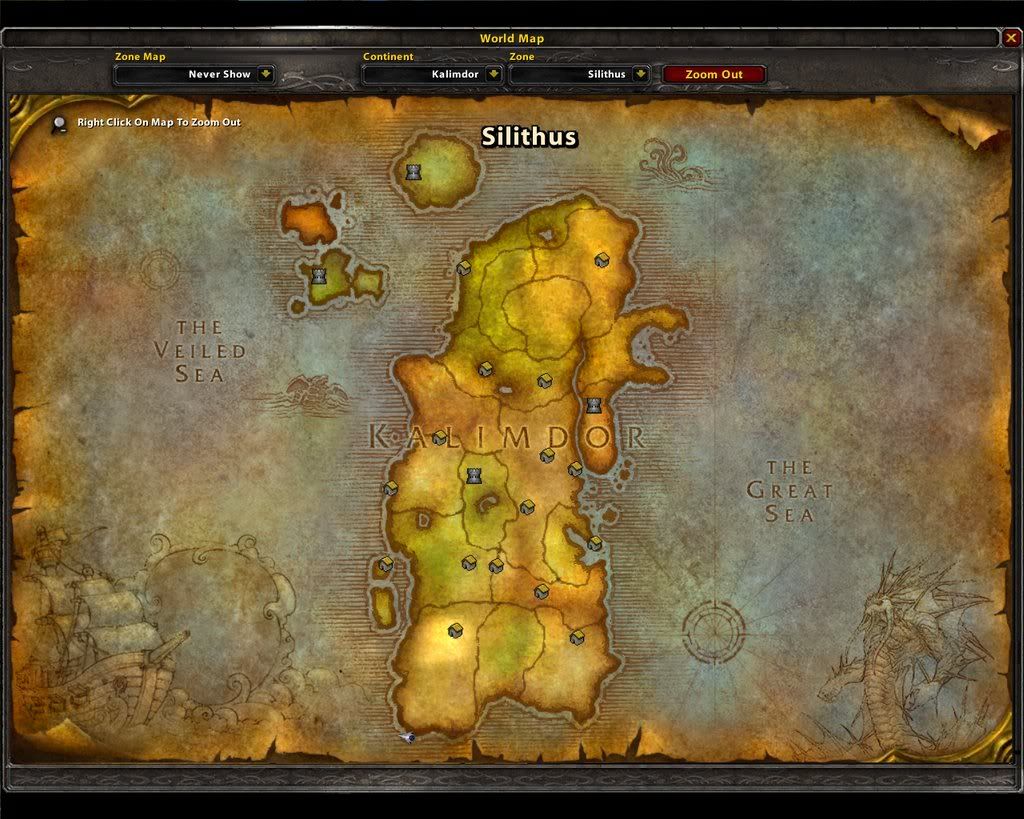Click the magnifying glass zoom-out icon

click(x=60, y=123)
